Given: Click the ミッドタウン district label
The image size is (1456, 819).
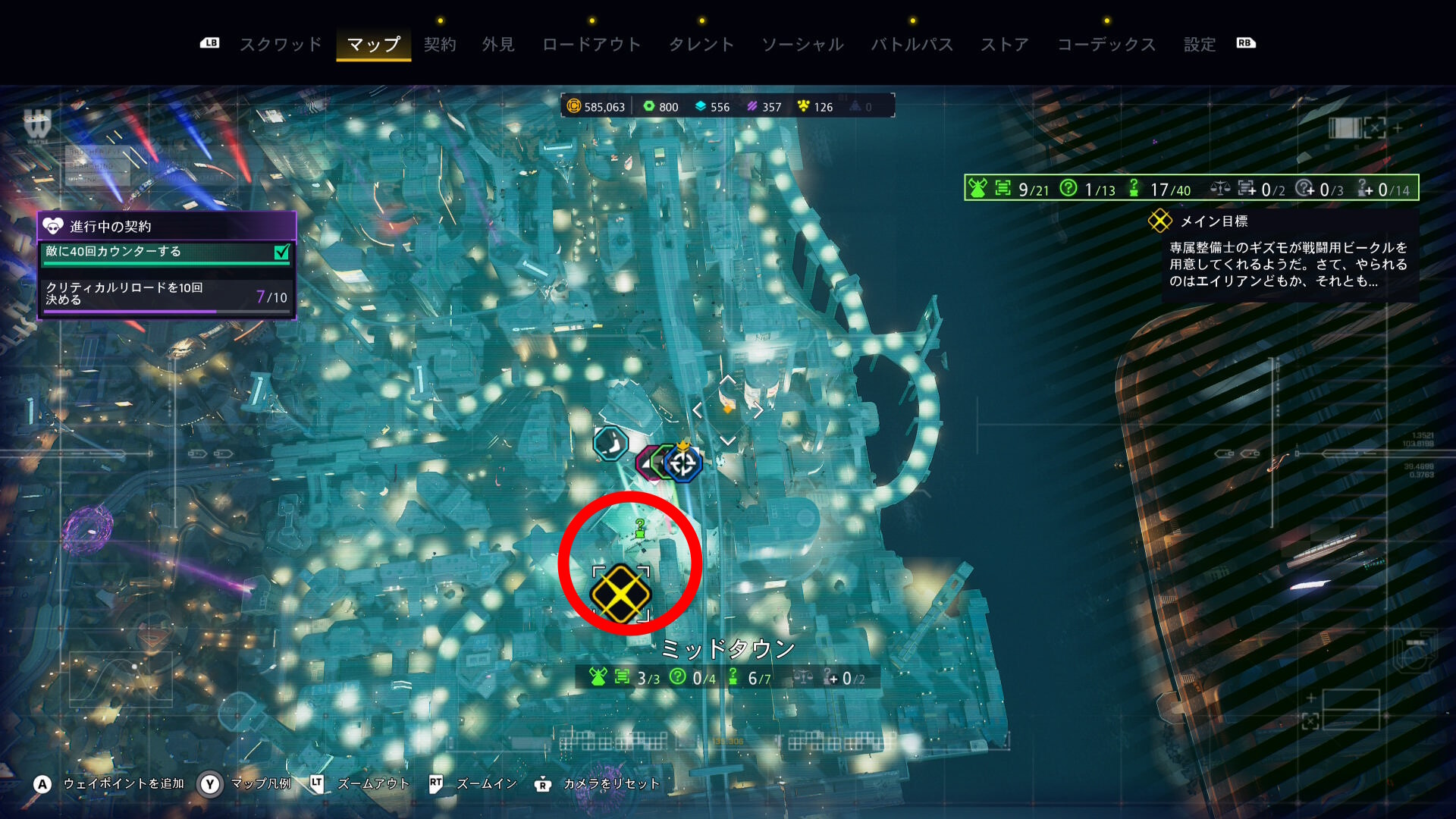Looking at the screenshot, I should (x=728, y=649).
